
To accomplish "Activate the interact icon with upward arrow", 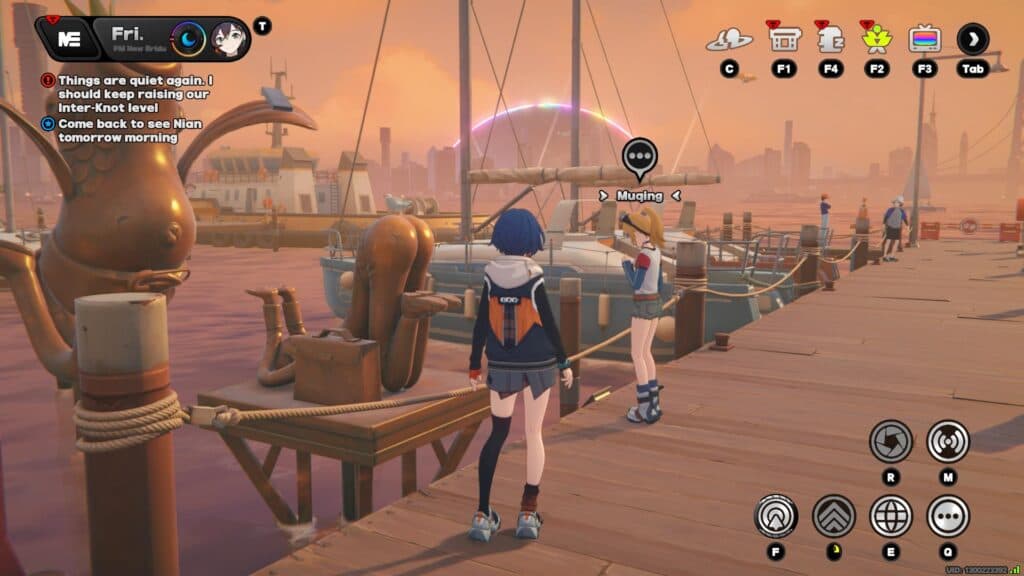I will [775, 516].
